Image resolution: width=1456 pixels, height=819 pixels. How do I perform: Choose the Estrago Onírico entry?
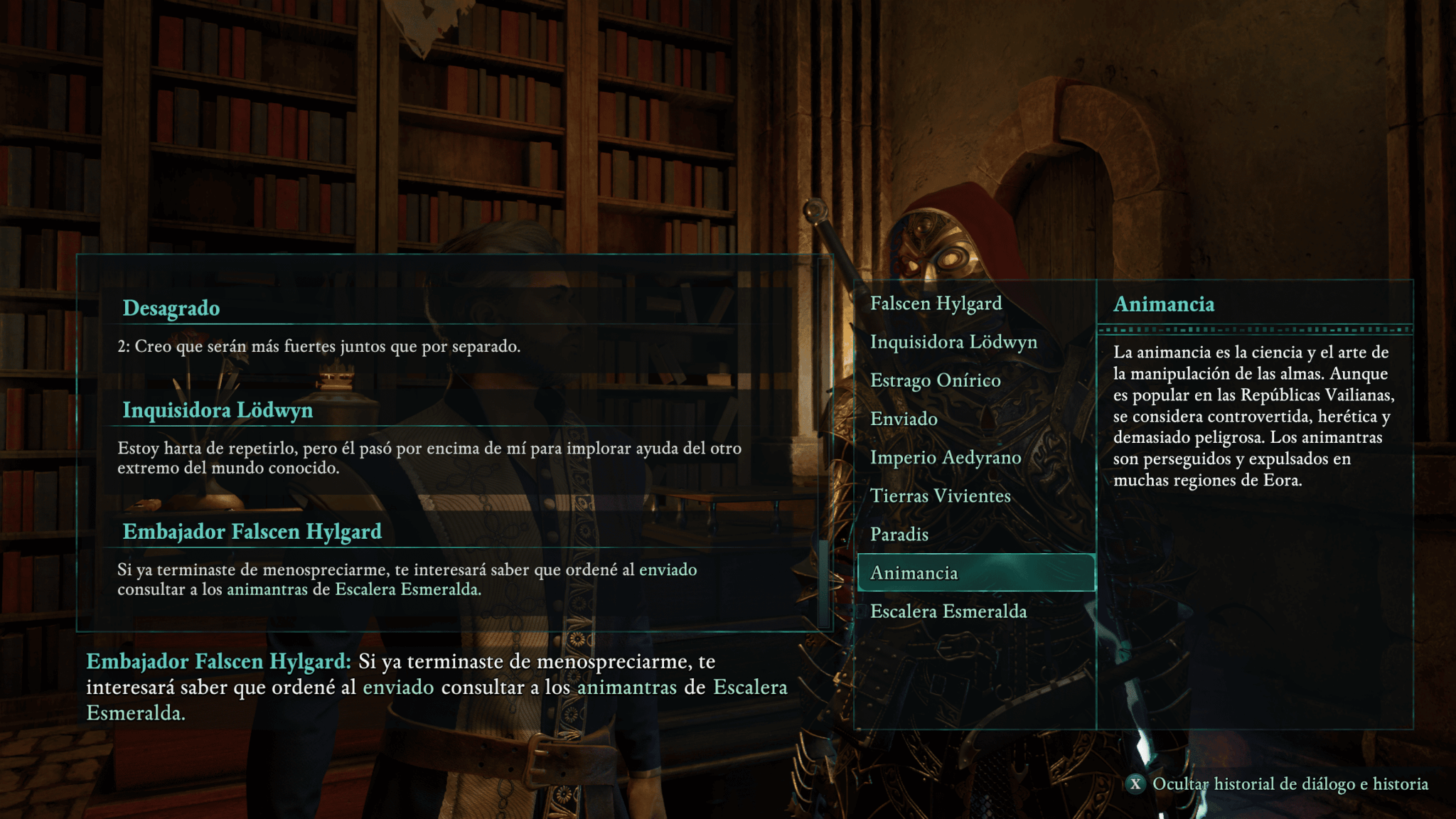pos(935,380)
